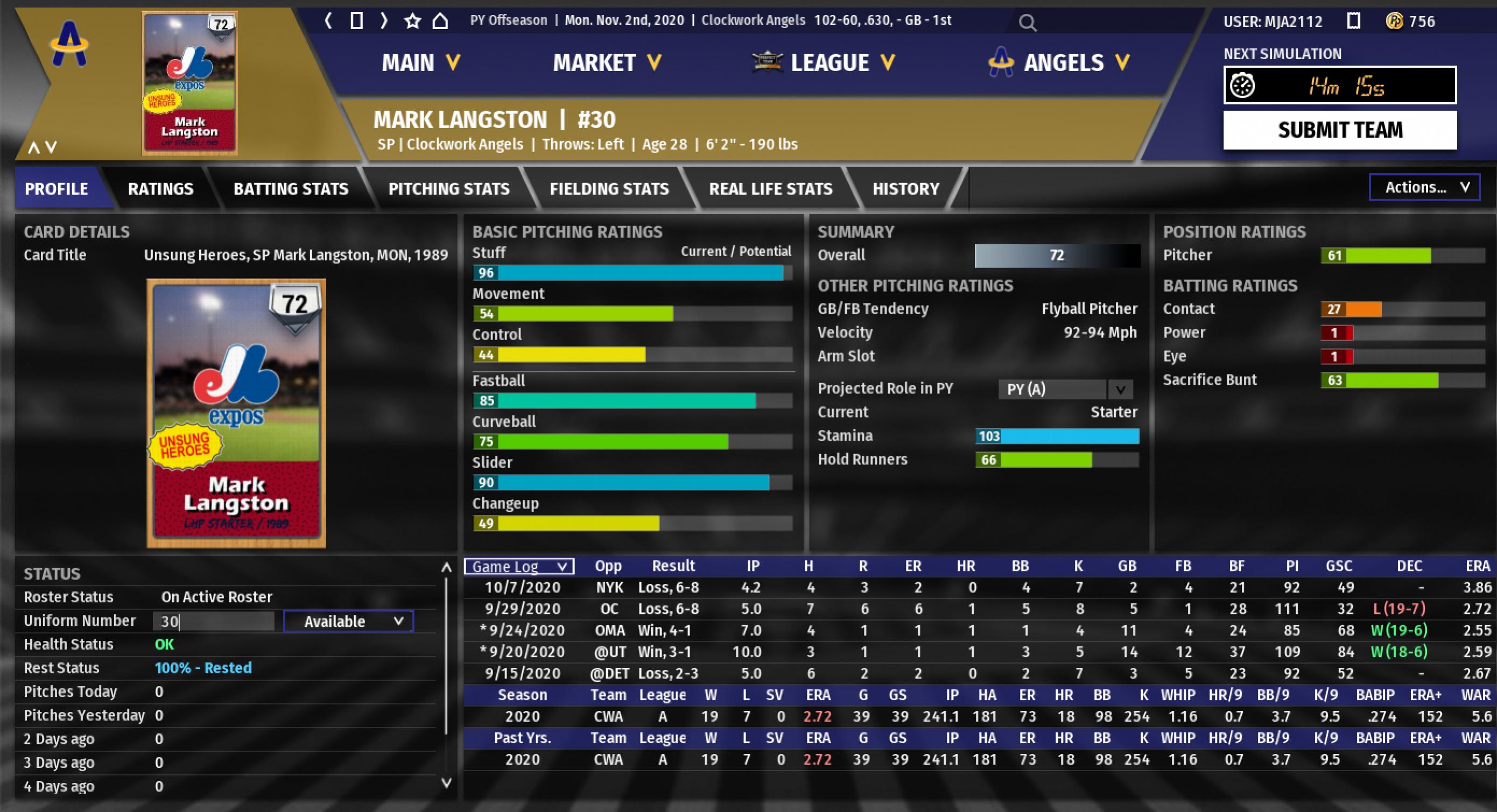The height and width of the screenshot is (812, 1497).
Task: Click the SUBMIT TEAM button
Action: [1339, 130]
